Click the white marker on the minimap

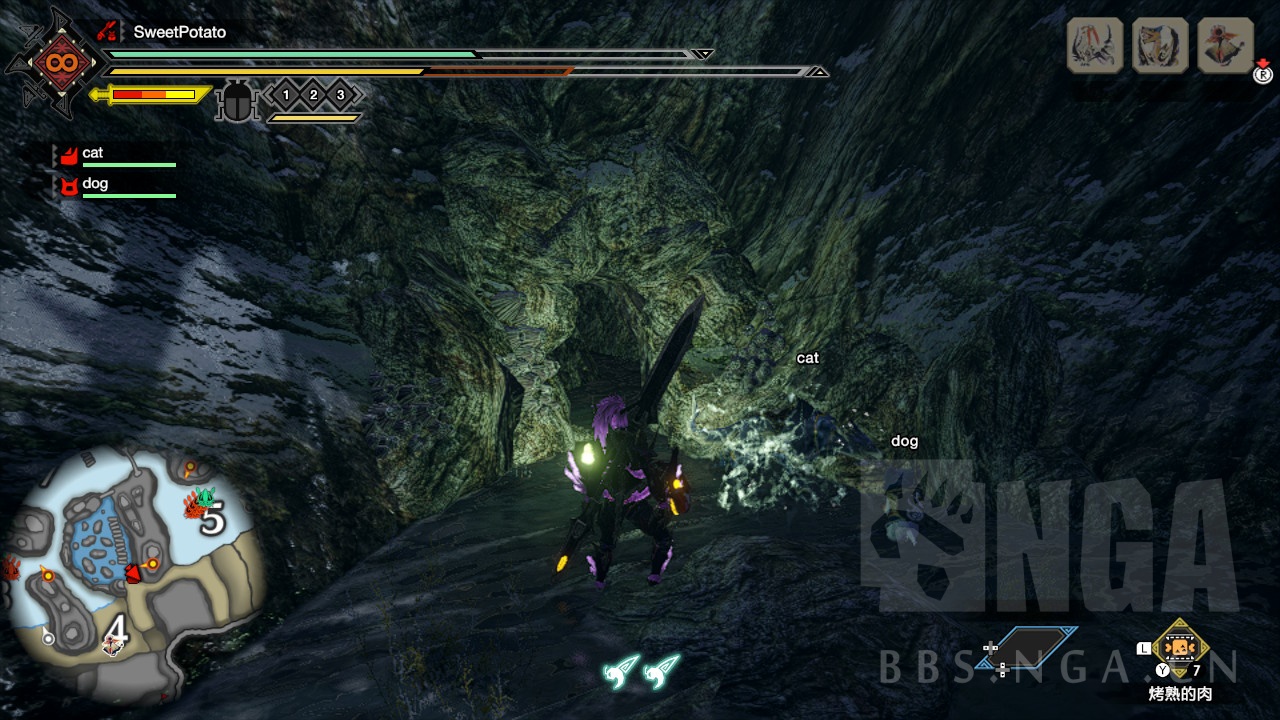[47, 637]
